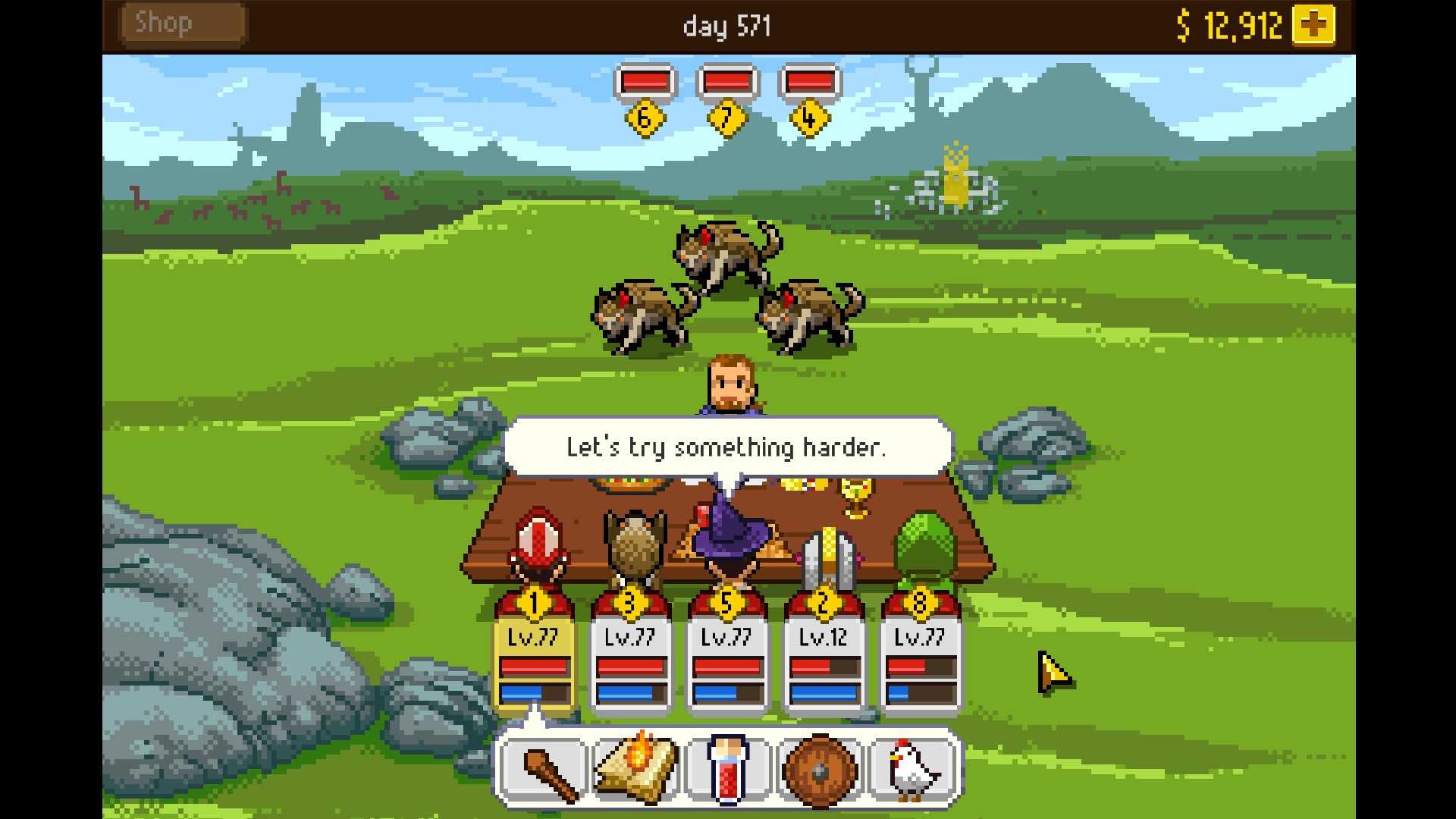Open the flaming spellbook ability icon
The height and width of the screenshot is (819, 1456).
[x=636, y=767]
